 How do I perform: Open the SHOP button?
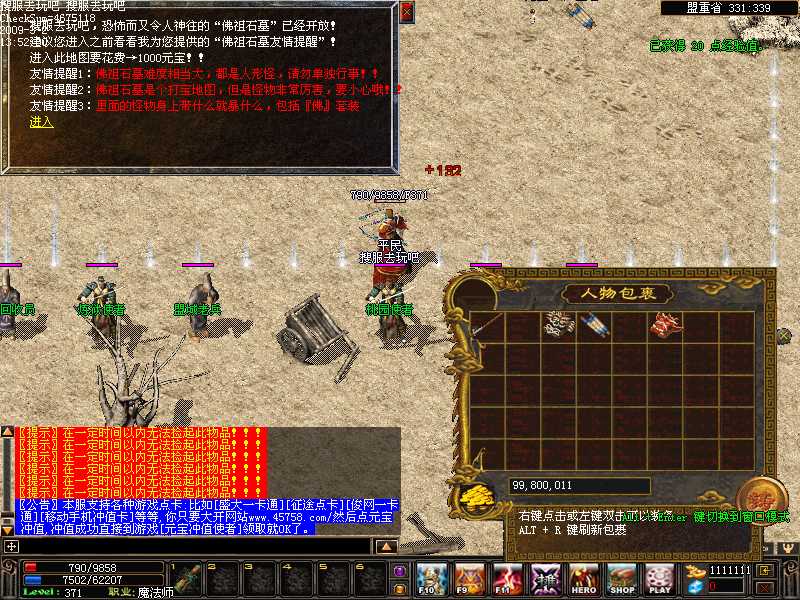622,578
